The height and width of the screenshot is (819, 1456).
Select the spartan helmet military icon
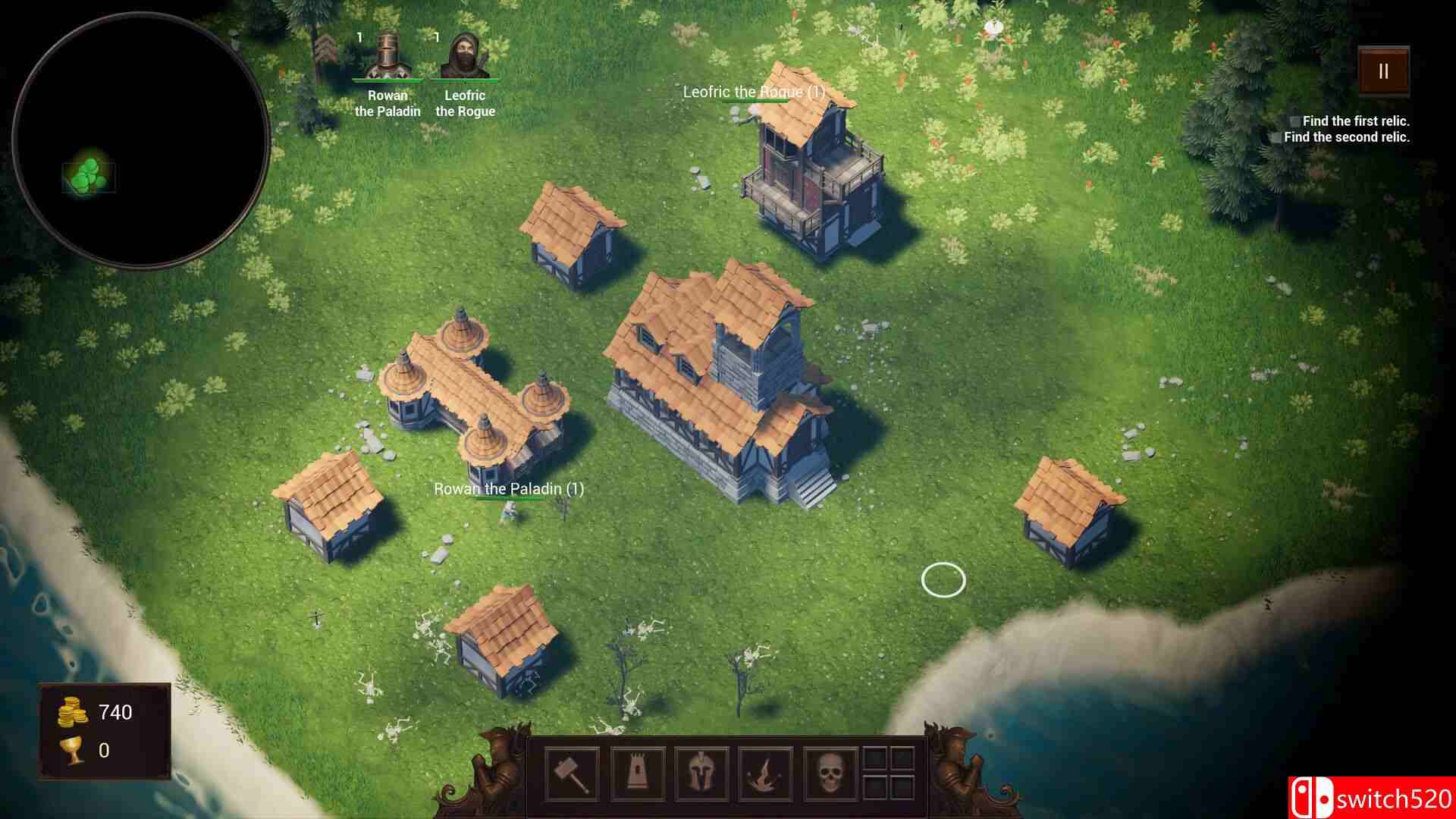coord(701,774)
